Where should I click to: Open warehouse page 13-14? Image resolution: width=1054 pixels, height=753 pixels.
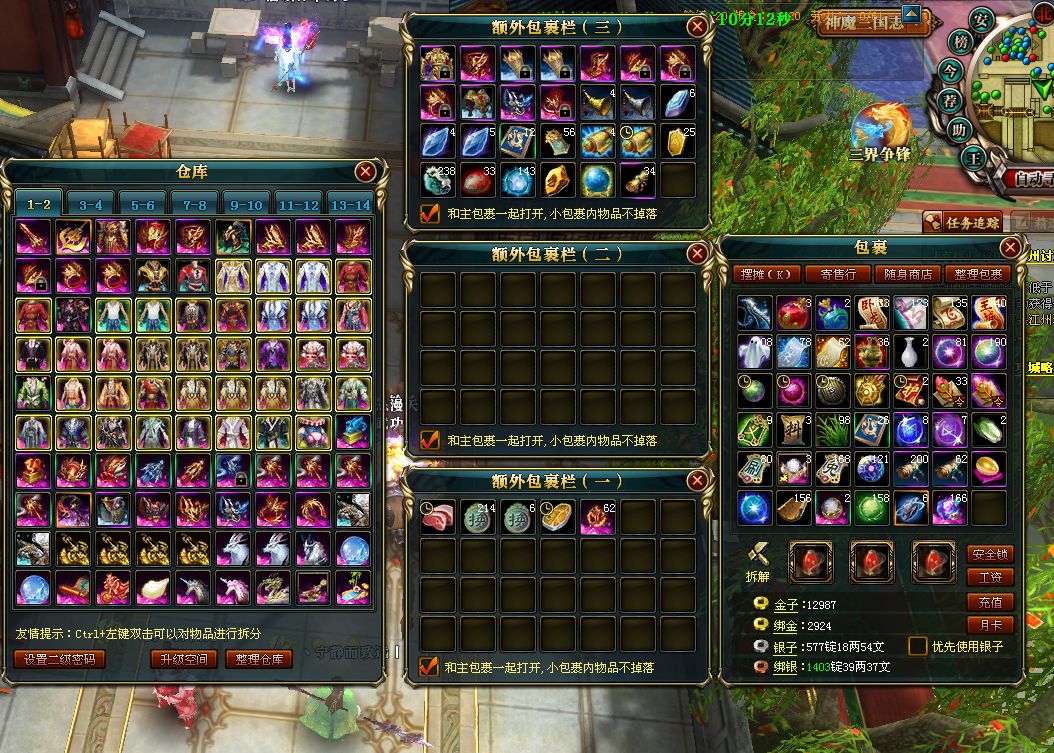pos(350,204)
